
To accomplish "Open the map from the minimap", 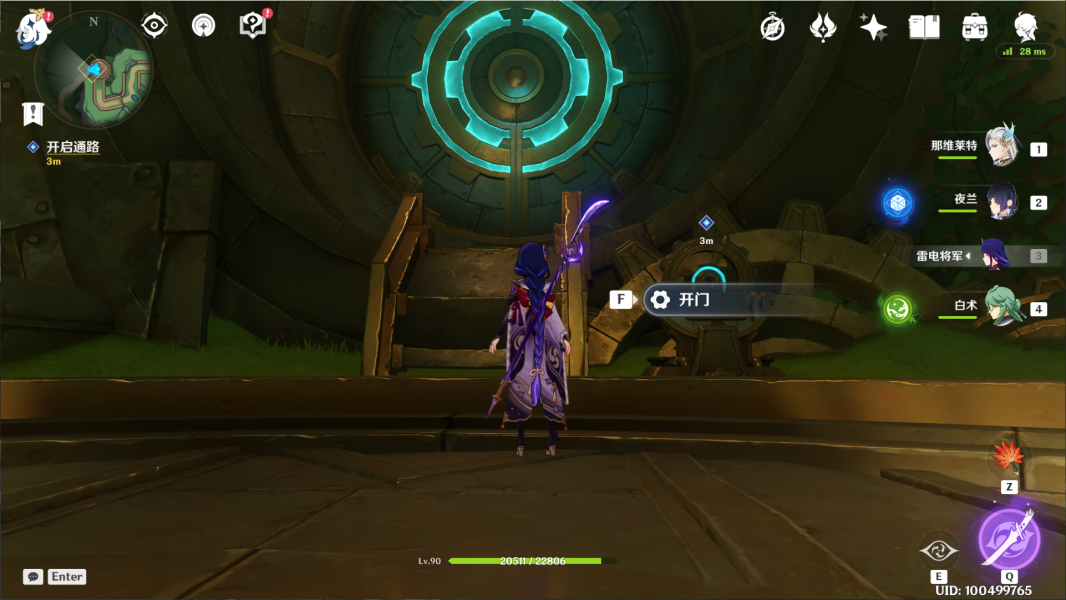I will click(94, 70).
